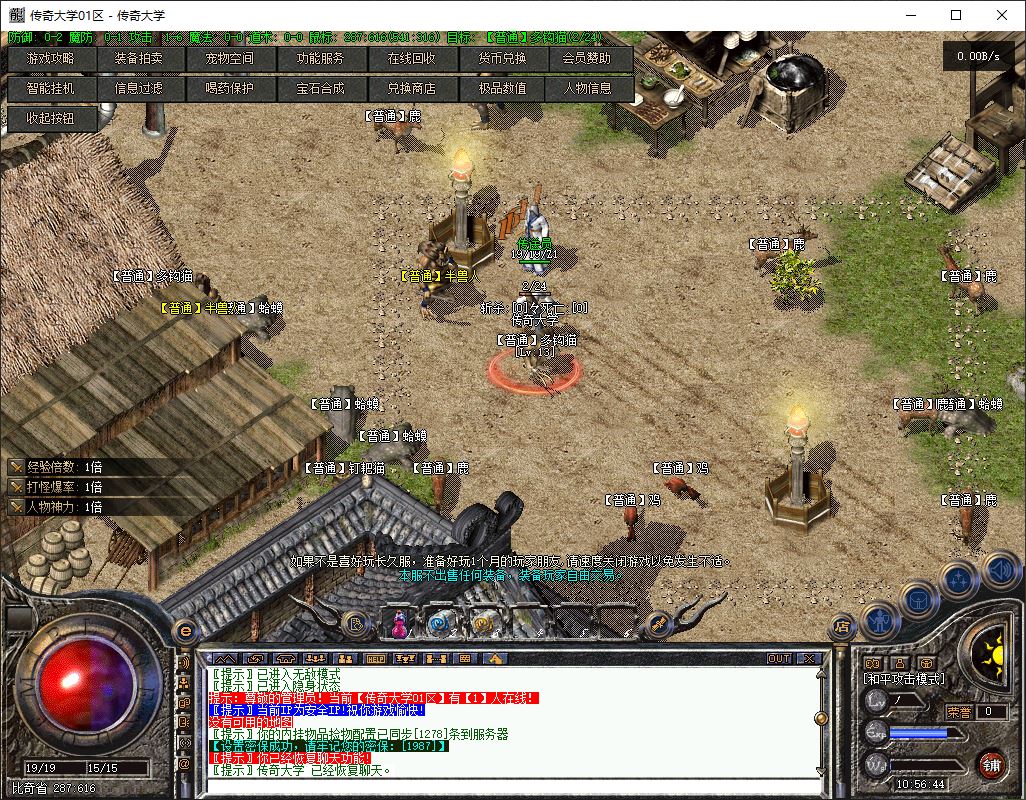Use the pink potion in the hotbar
Viewport: 1026px width, 800px height.
399,624
